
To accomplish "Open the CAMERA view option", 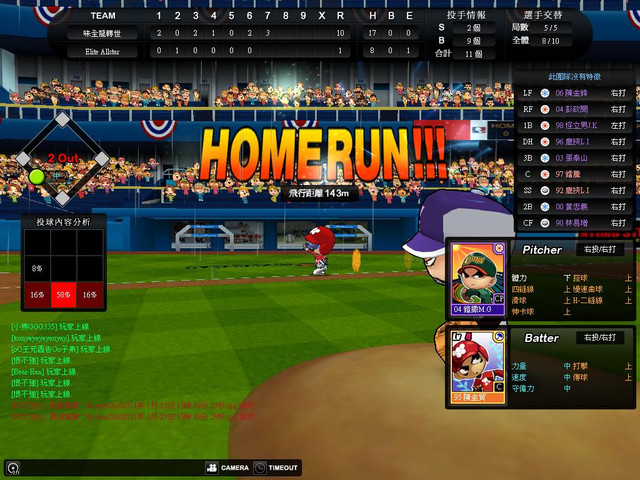I will (x=228, y=467).
